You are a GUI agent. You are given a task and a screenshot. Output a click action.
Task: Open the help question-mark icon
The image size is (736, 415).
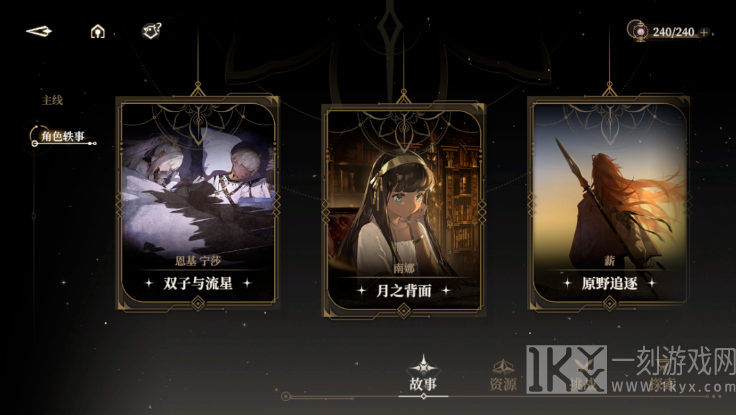151,30
